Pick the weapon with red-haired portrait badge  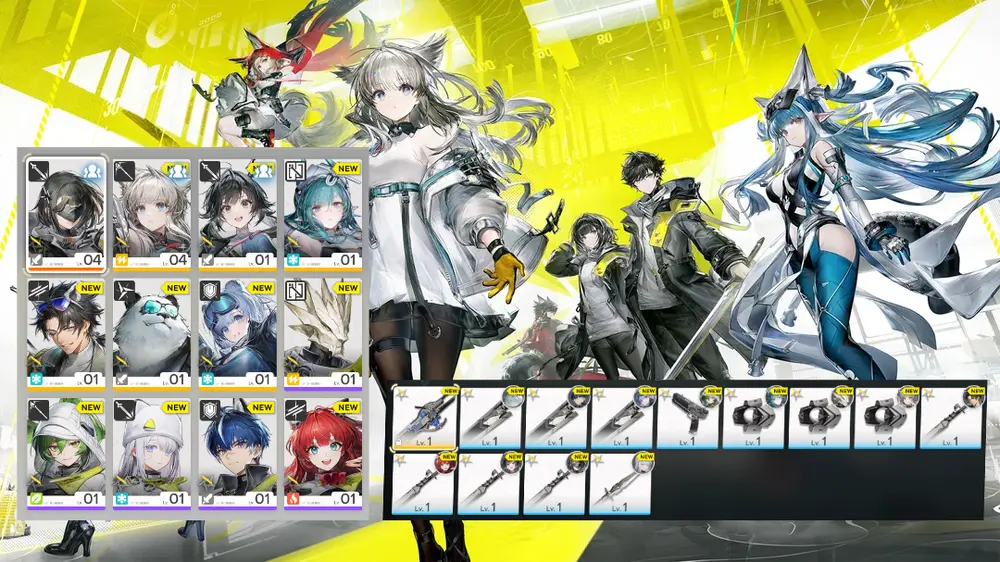coord(424,483)
